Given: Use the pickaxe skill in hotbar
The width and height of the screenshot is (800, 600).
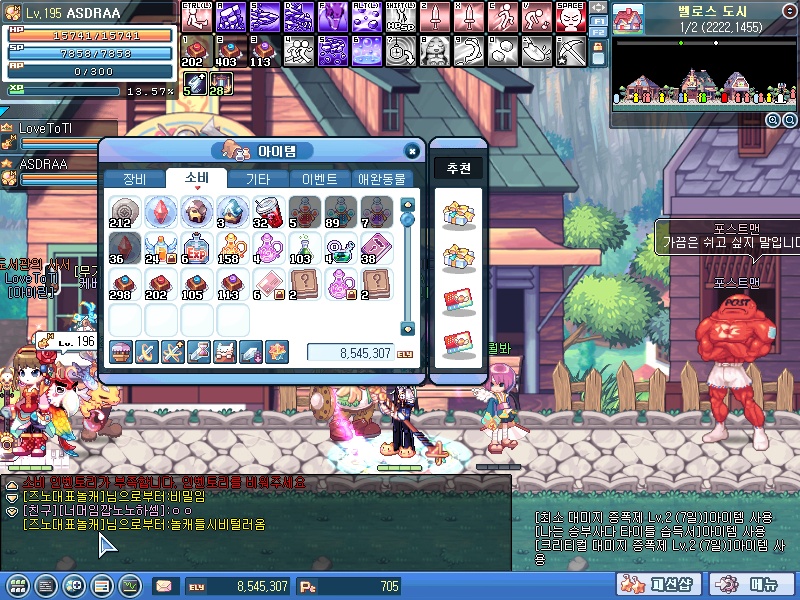Looking at the screenshot, I should point(570,50).
